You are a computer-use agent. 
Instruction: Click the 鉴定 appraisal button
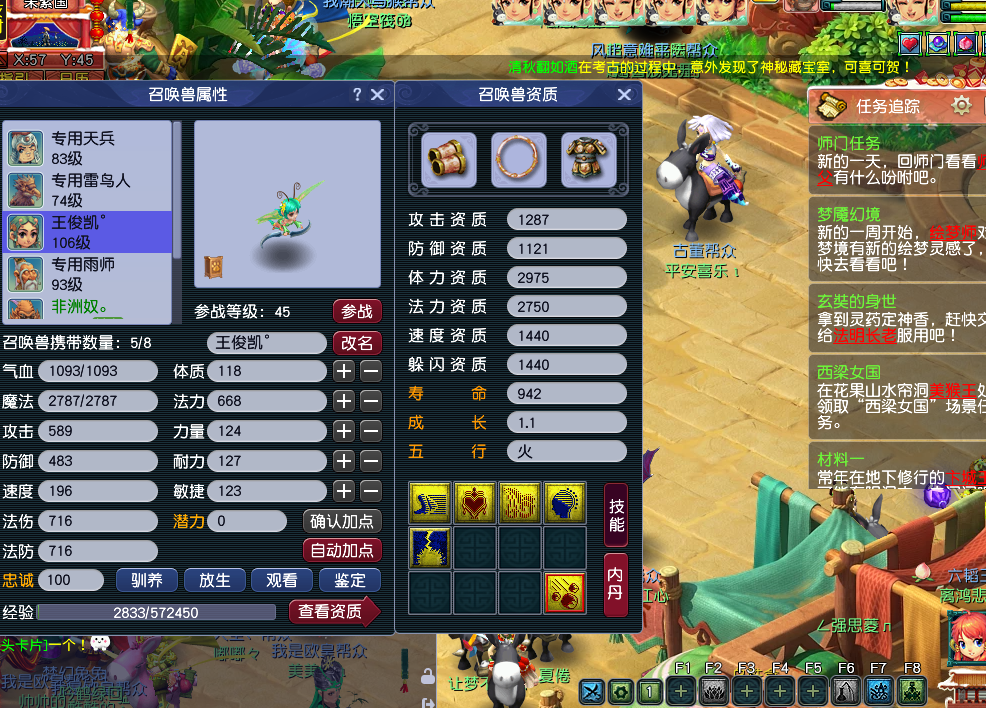tap(349, 580)
